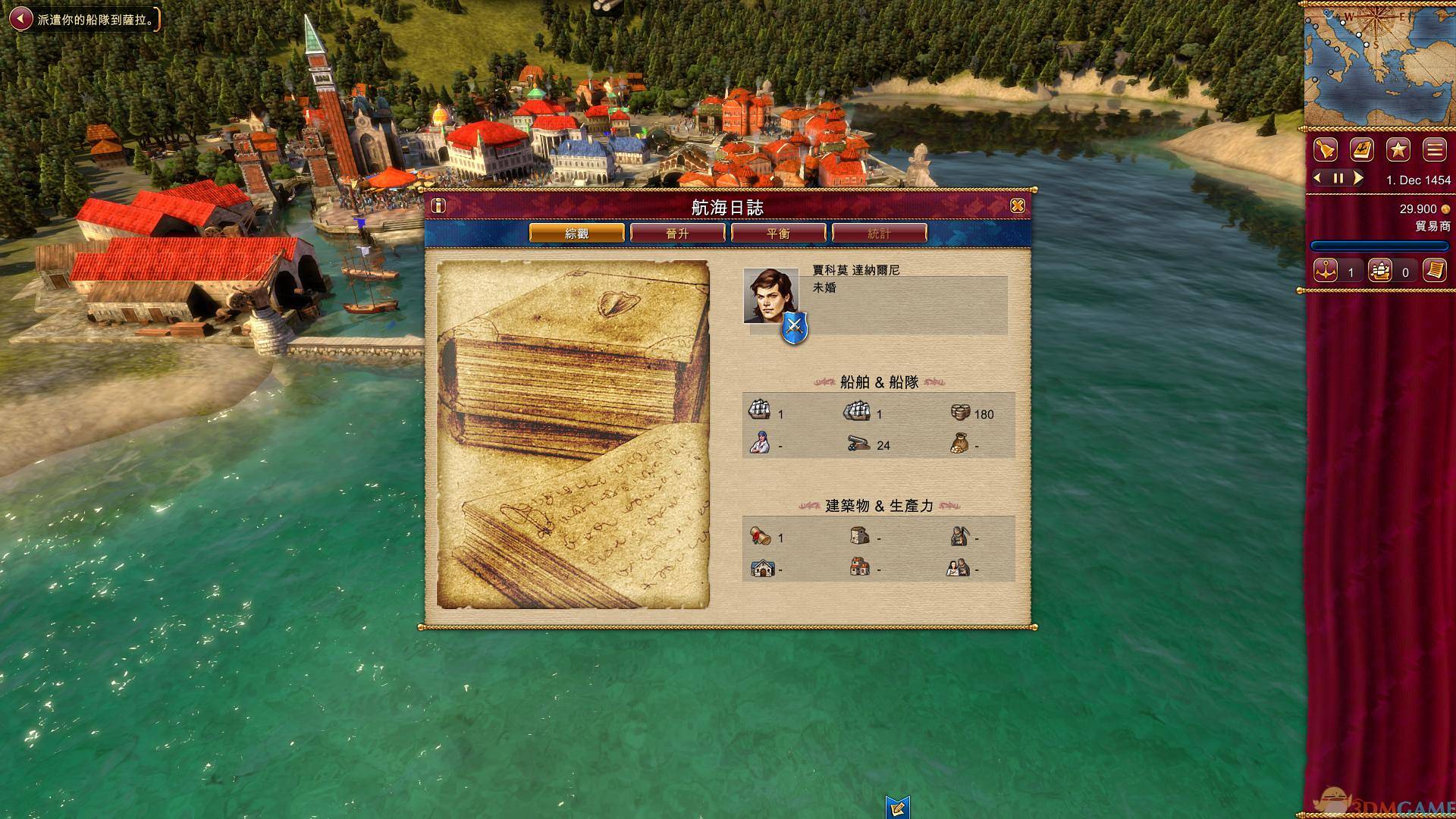Switch to the 晉升 promotion tab
1456x819 pixels.
coord(677,234)
